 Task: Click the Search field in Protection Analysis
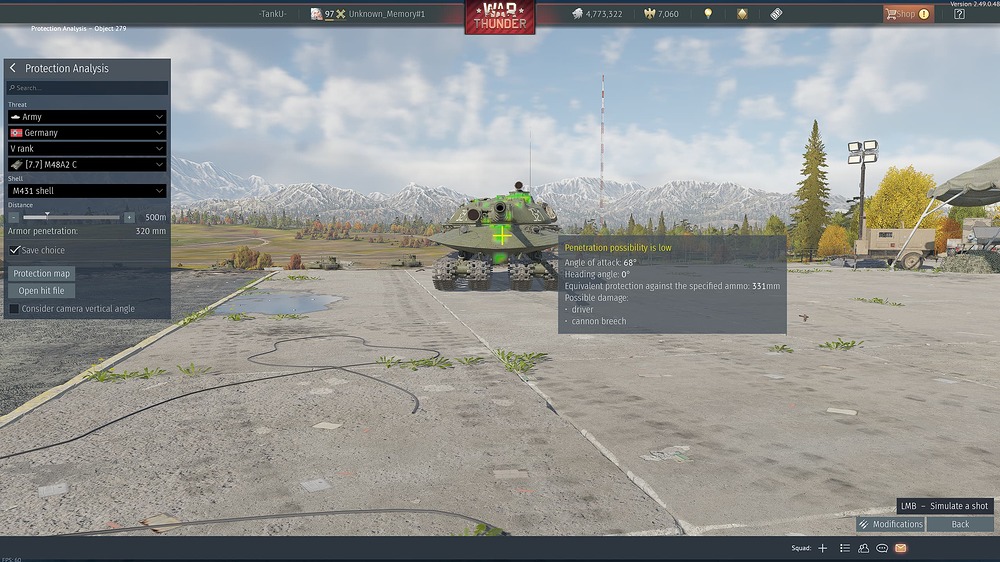pos(87,88)
